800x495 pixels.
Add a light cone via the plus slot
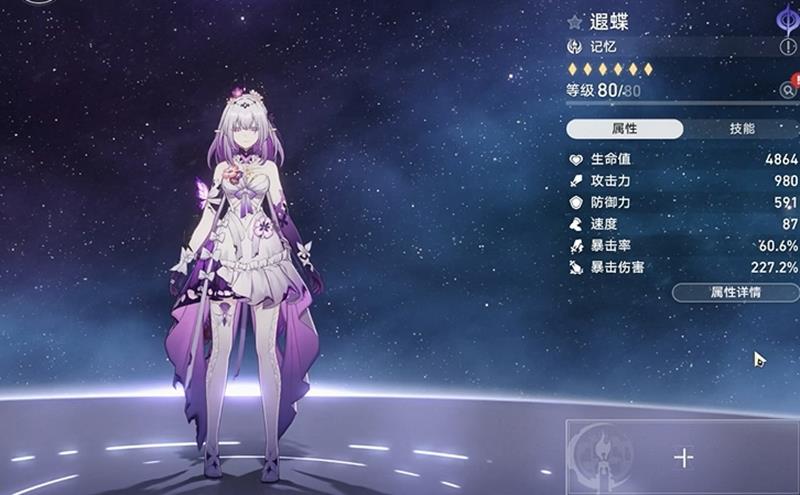(x=684, y=457)
